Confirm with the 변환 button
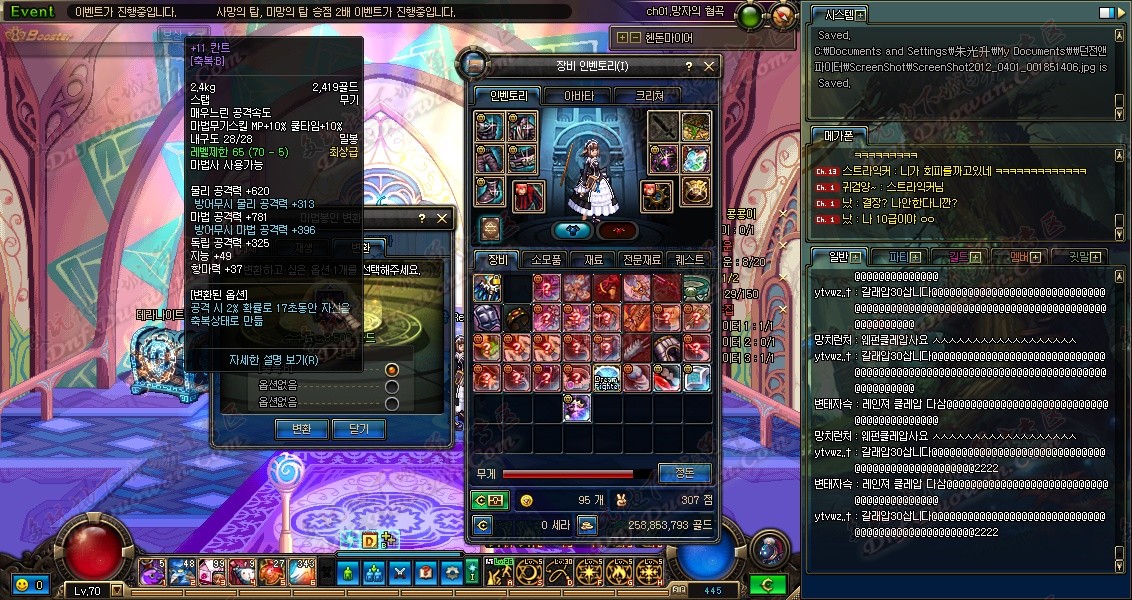This screenshot has height=600, width=1132. pos(301,428)
